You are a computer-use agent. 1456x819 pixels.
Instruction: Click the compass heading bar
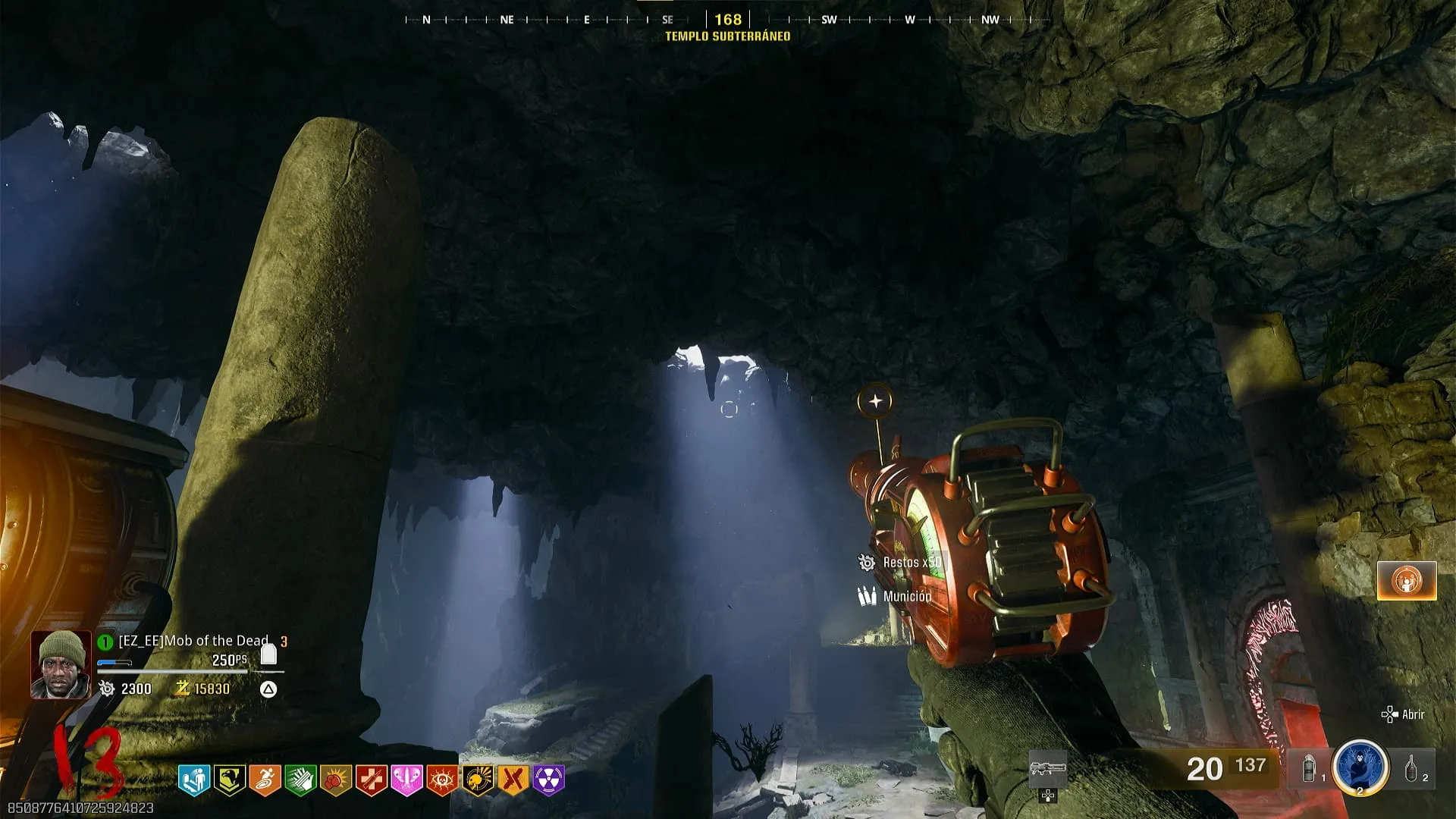(728, 20)
